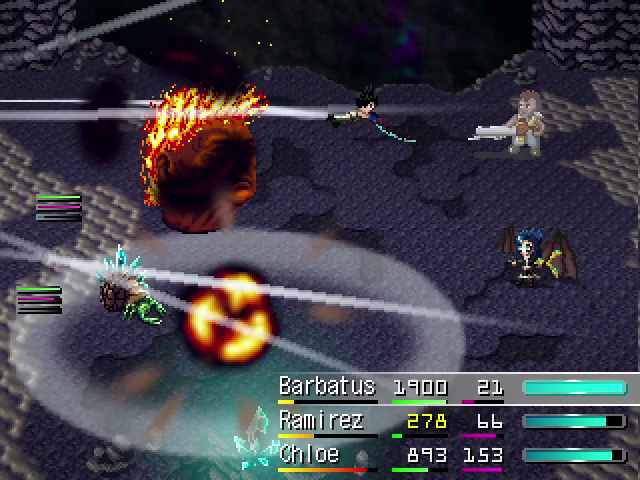640x480 pixels.
Task: Pick Chloe's entry in the party panel
Action: [x=309, y=455]
